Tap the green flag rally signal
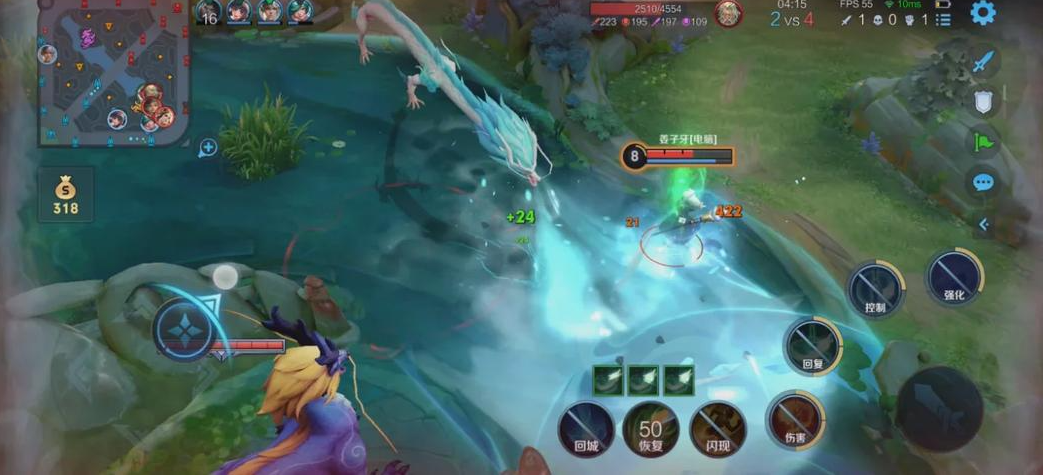The image size is (1043, 475). pos(984,142)
